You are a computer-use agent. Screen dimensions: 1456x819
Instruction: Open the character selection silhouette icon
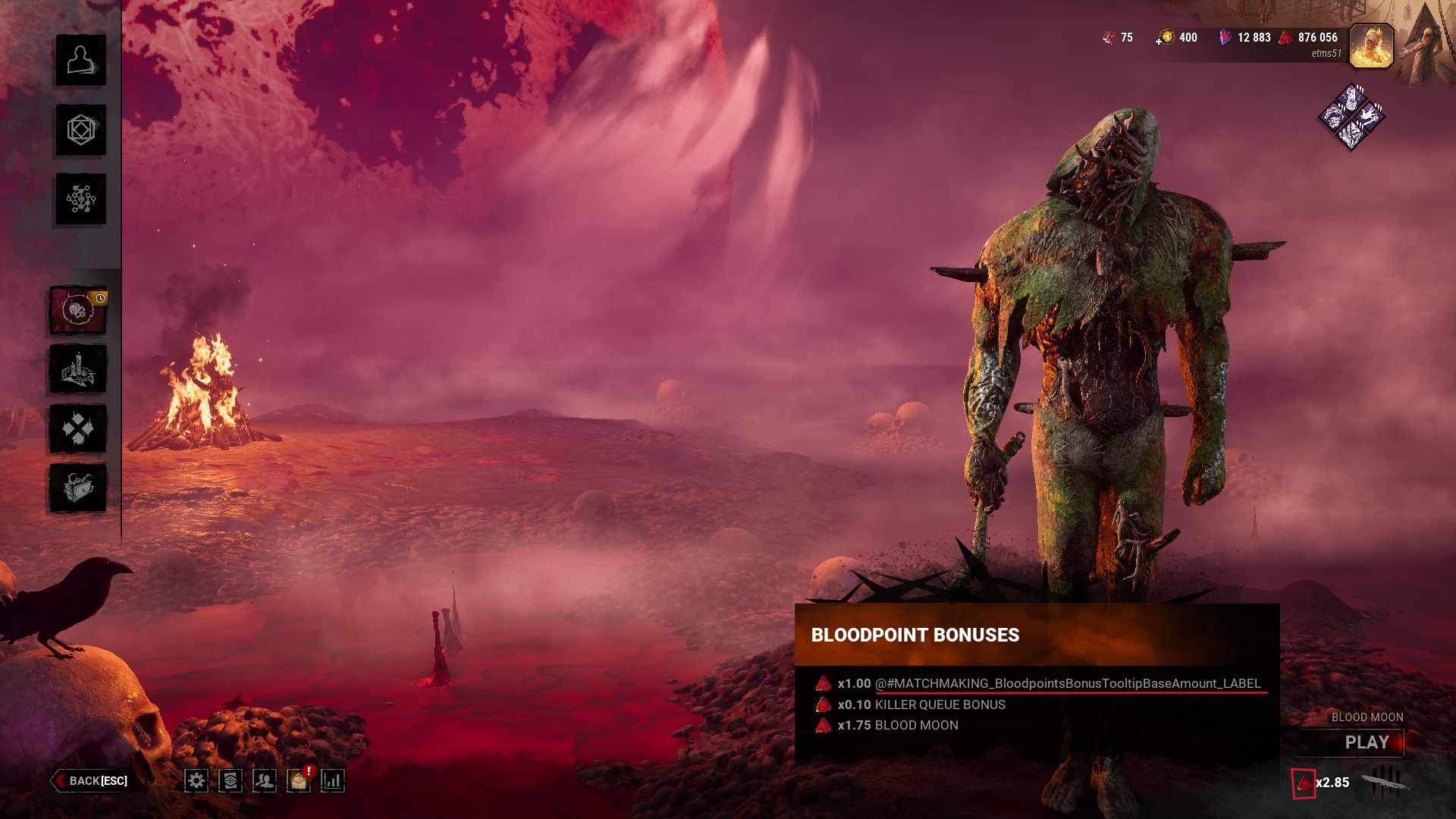(80, 61)
